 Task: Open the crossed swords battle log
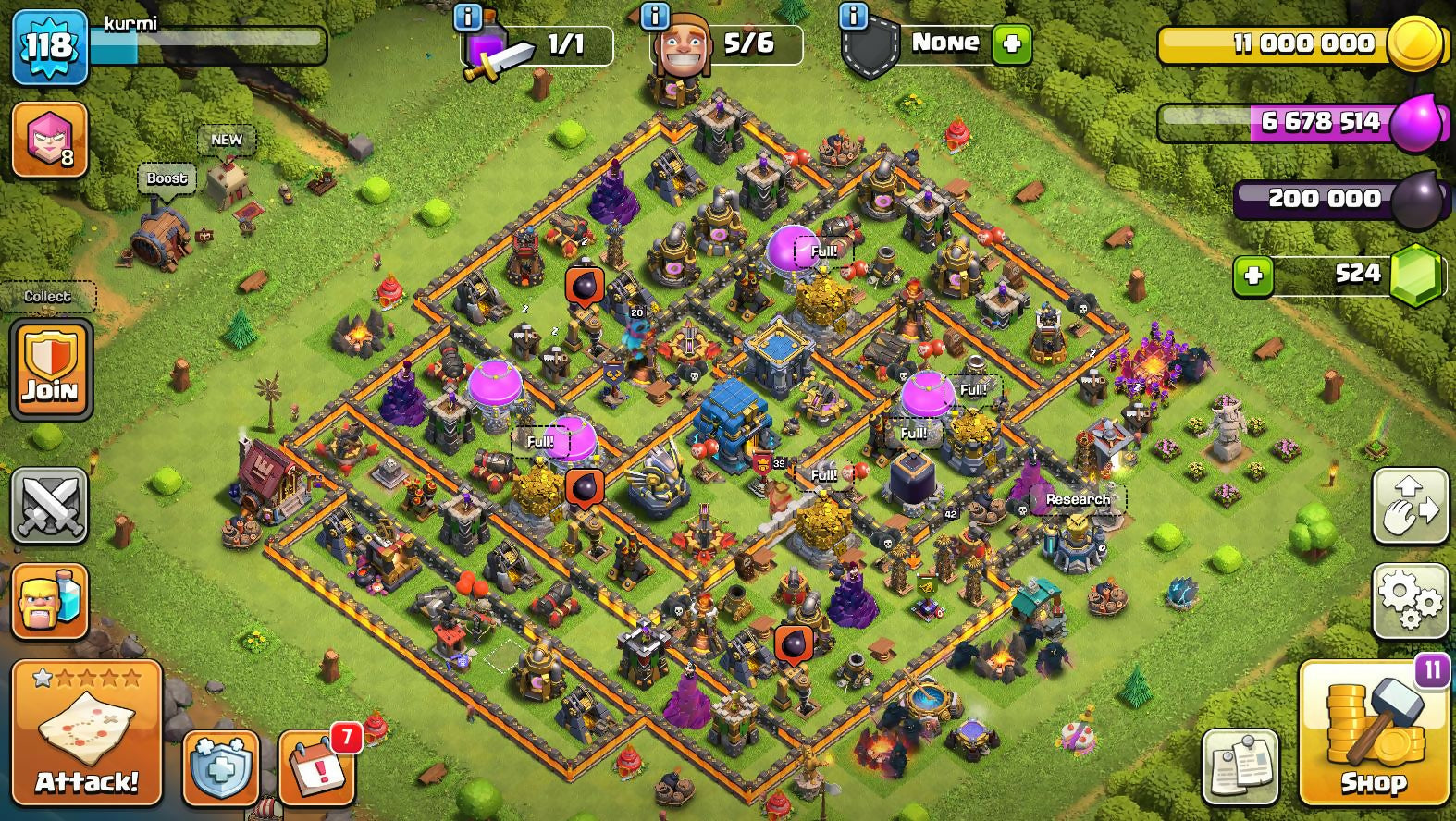(x=50, y=506)
